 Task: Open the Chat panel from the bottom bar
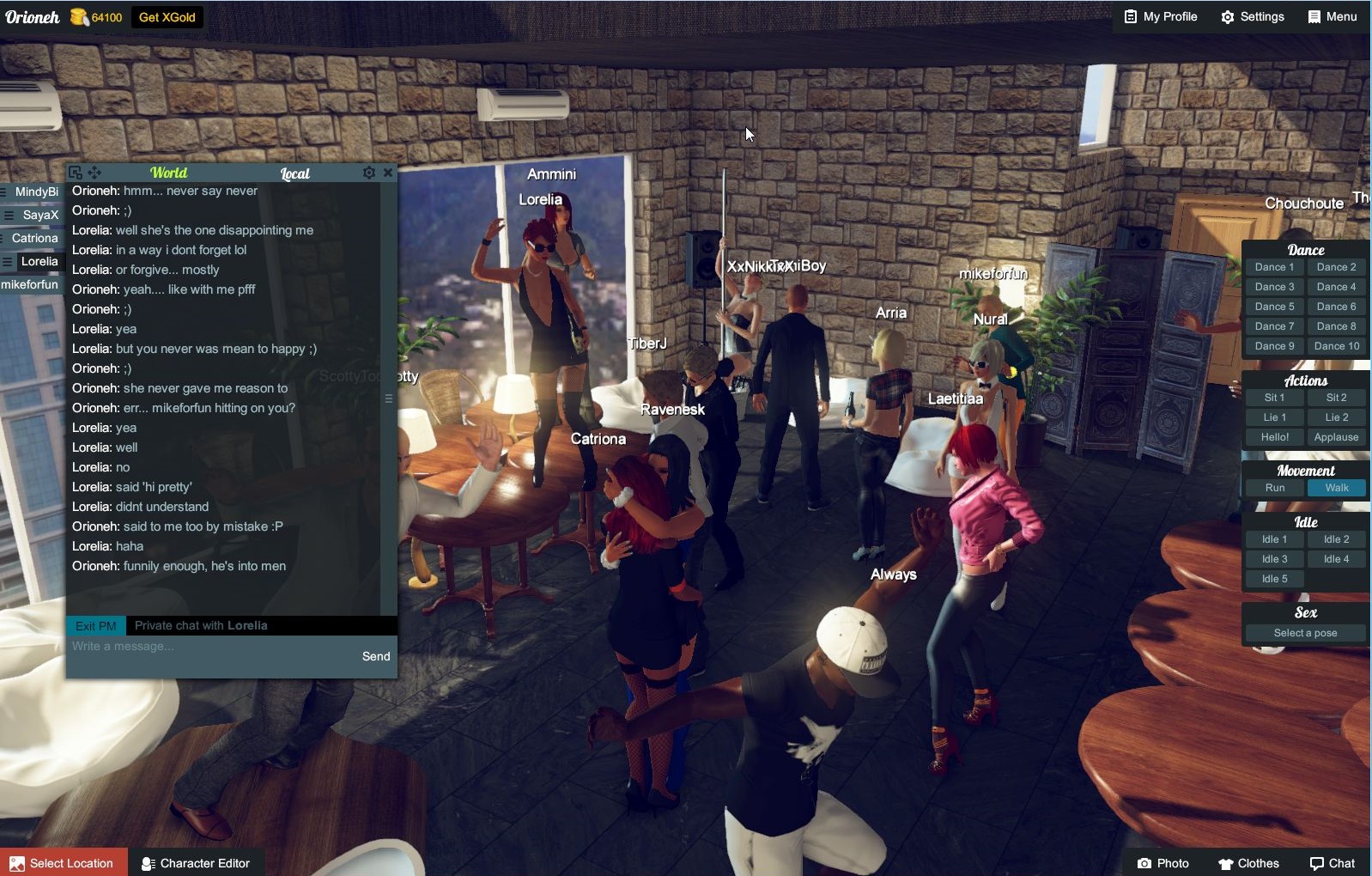[x=1332, y=863]
